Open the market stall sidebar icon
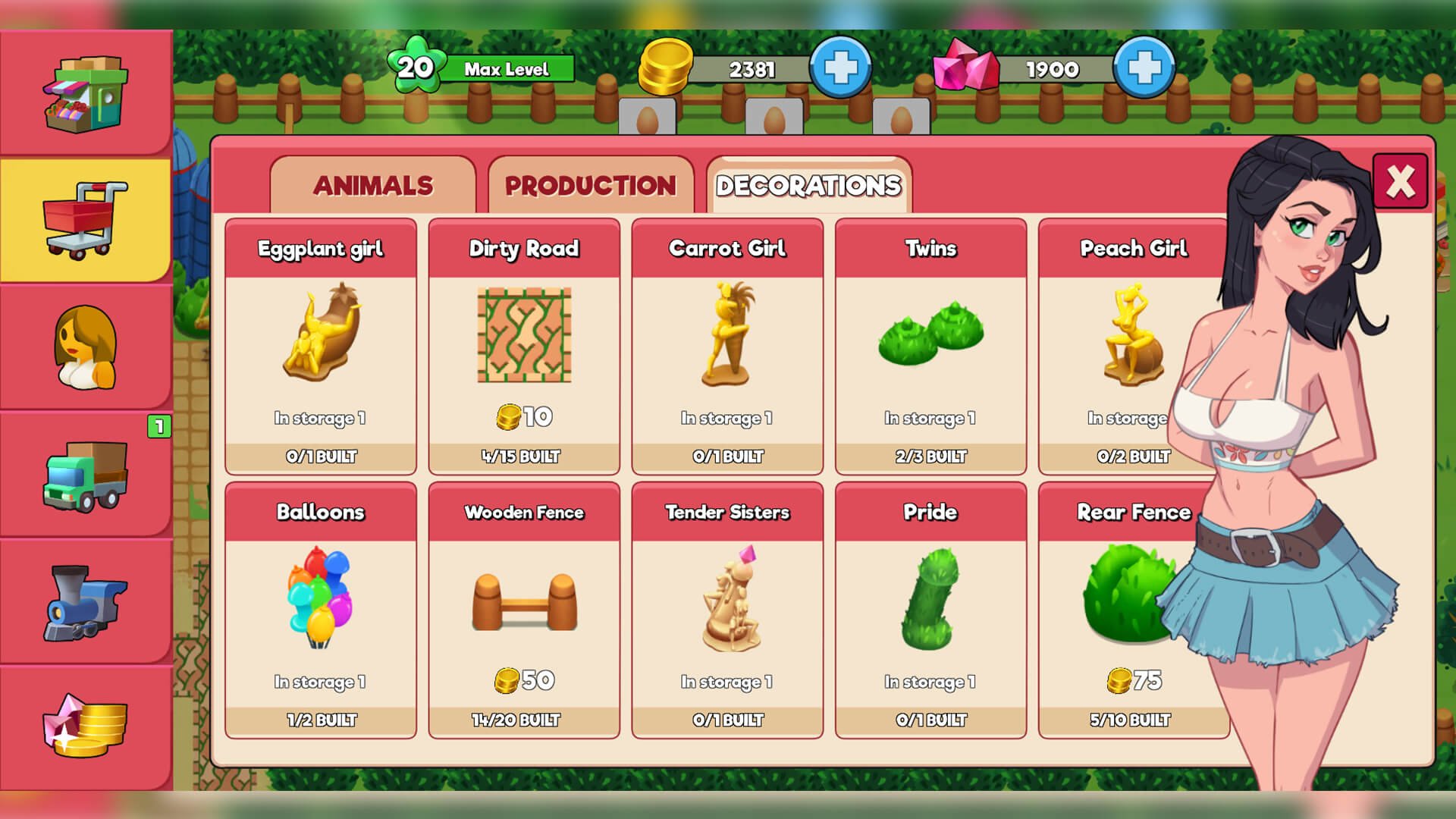1456x819 pixels. coord(86,94)
